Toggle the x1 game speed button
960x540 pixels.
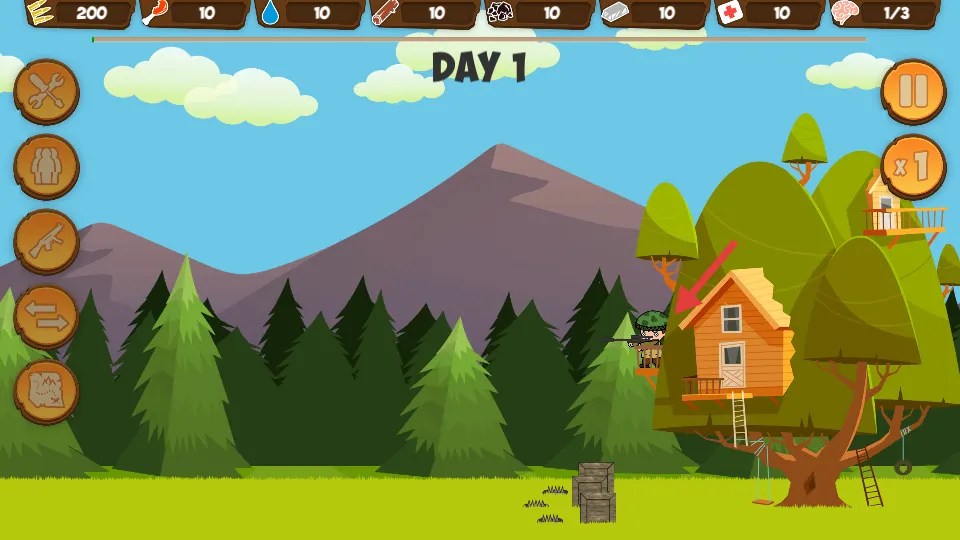[x=913, y=166]
